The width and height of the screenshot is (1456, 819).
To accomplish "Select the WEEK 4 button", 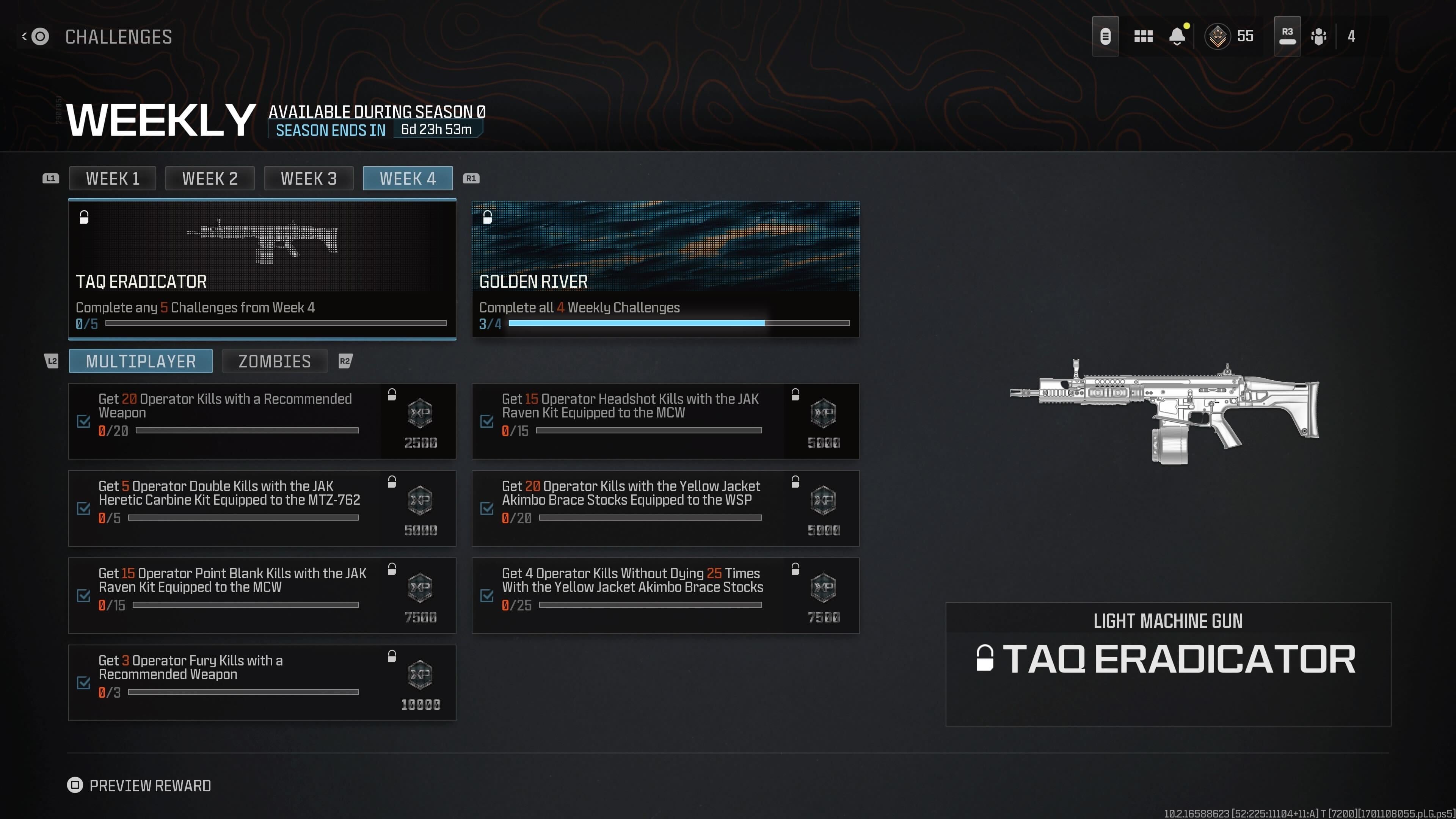I will 408,178.
